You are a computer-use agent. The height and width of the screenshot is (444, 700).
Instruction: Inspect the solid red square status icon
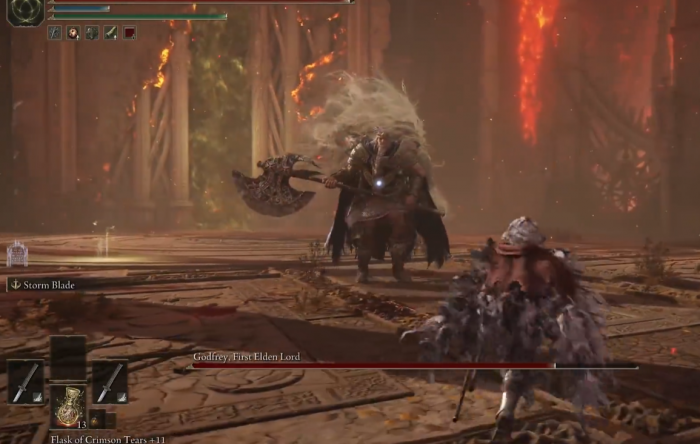tap(129, 33)
